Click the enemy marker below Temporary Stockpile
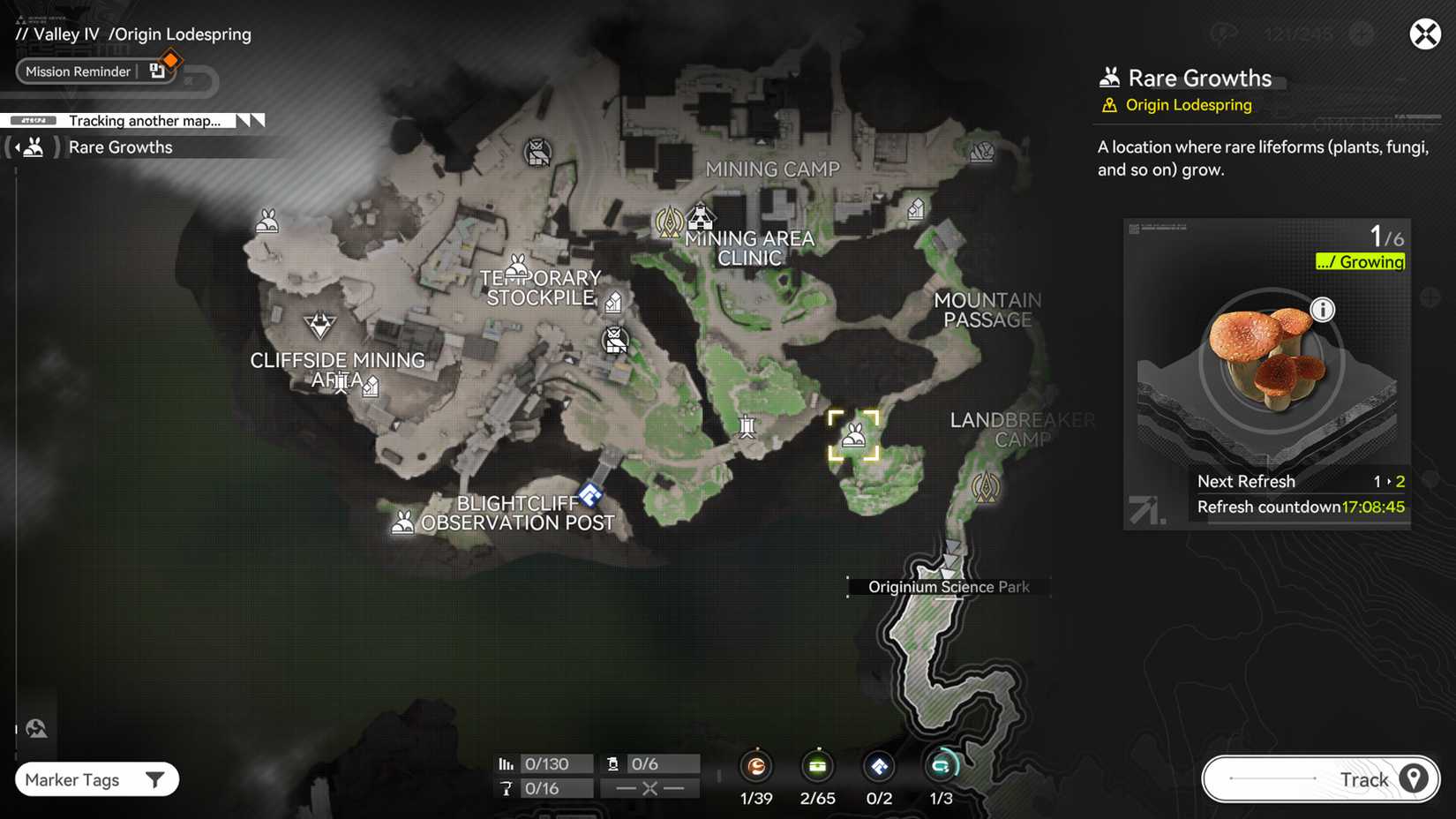1456x819 pixels. coord(614,340)
